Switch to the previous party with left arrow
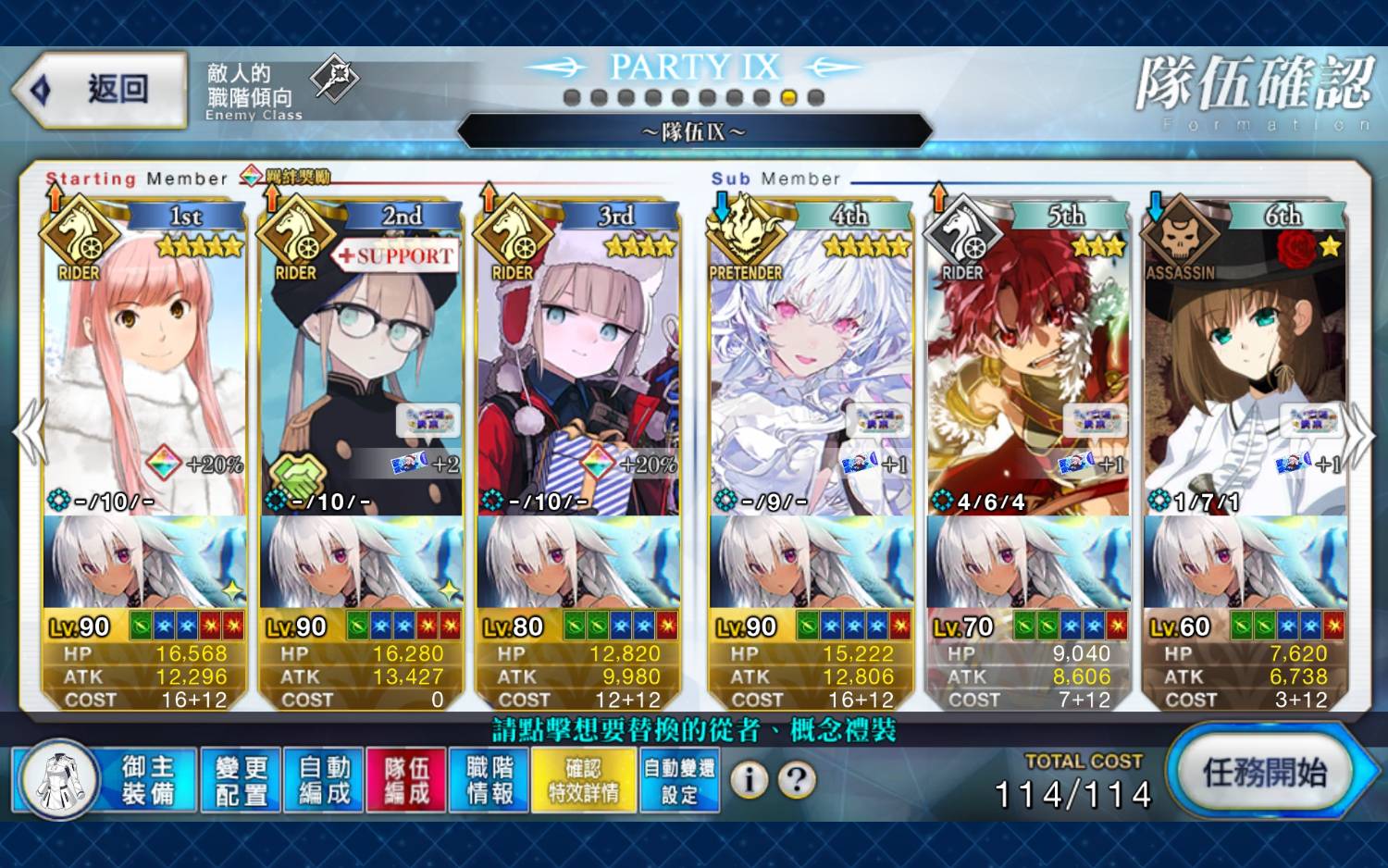1388x868 pixels. 30,431
